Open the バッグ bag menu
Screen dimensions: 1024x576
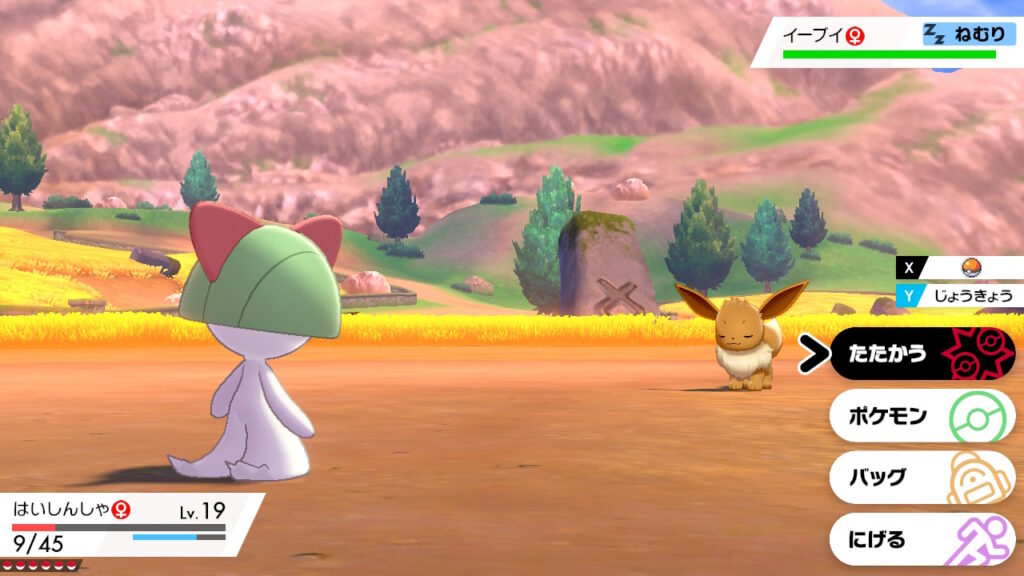point(920,477)
